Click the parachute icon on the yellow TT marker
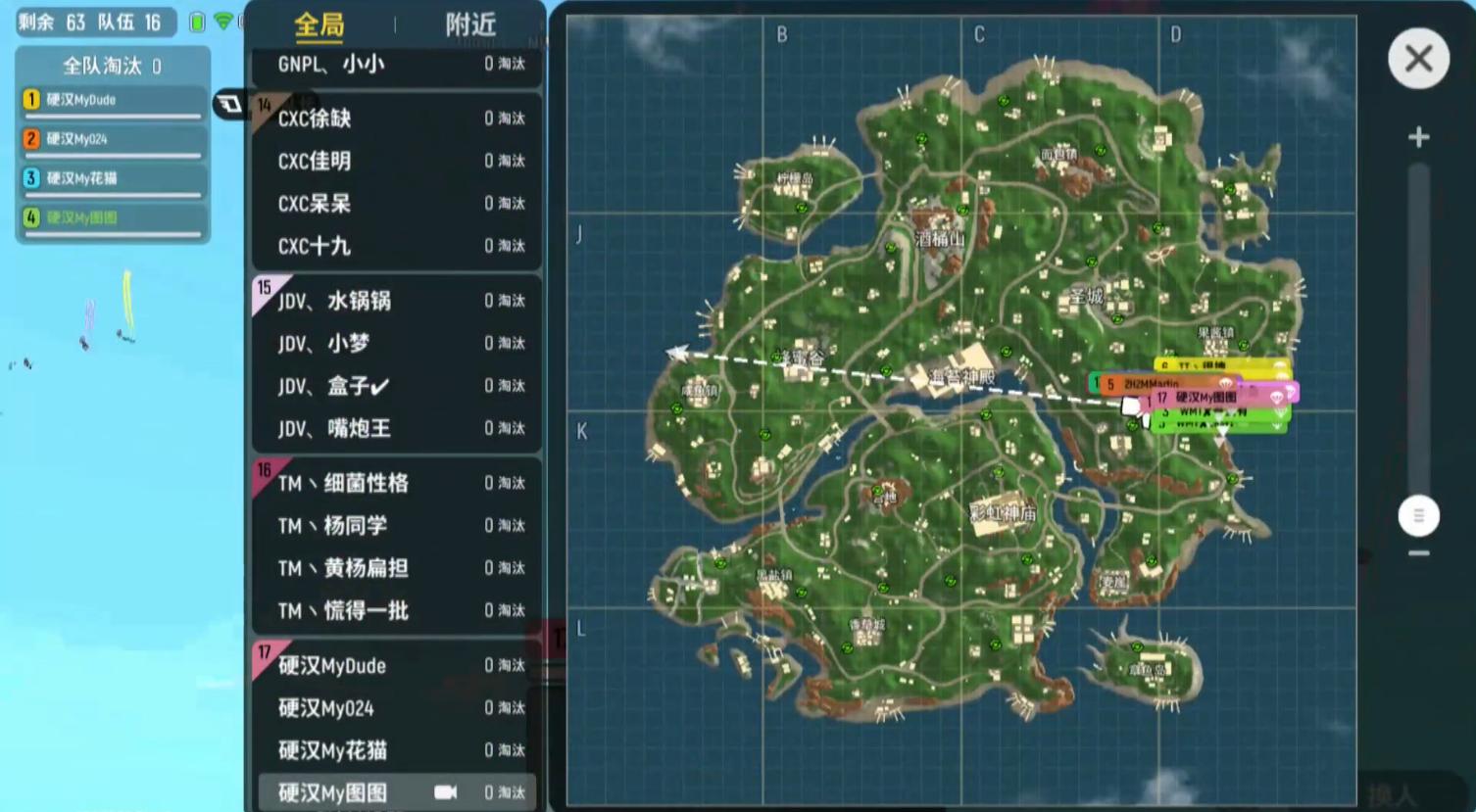Screen dimensions: 1476x812 click(x=1280, y=364)
